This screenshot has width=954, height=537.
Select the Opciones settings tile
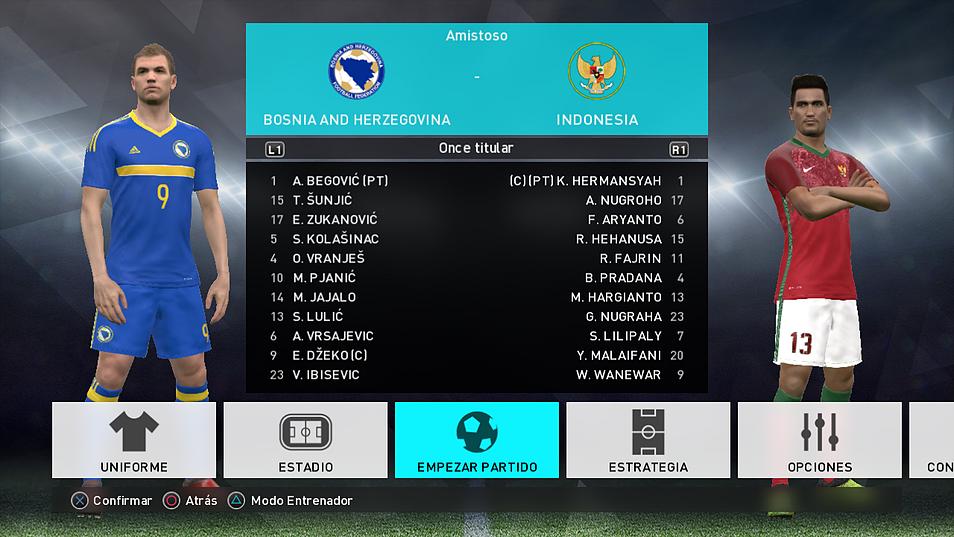(820, 441)
